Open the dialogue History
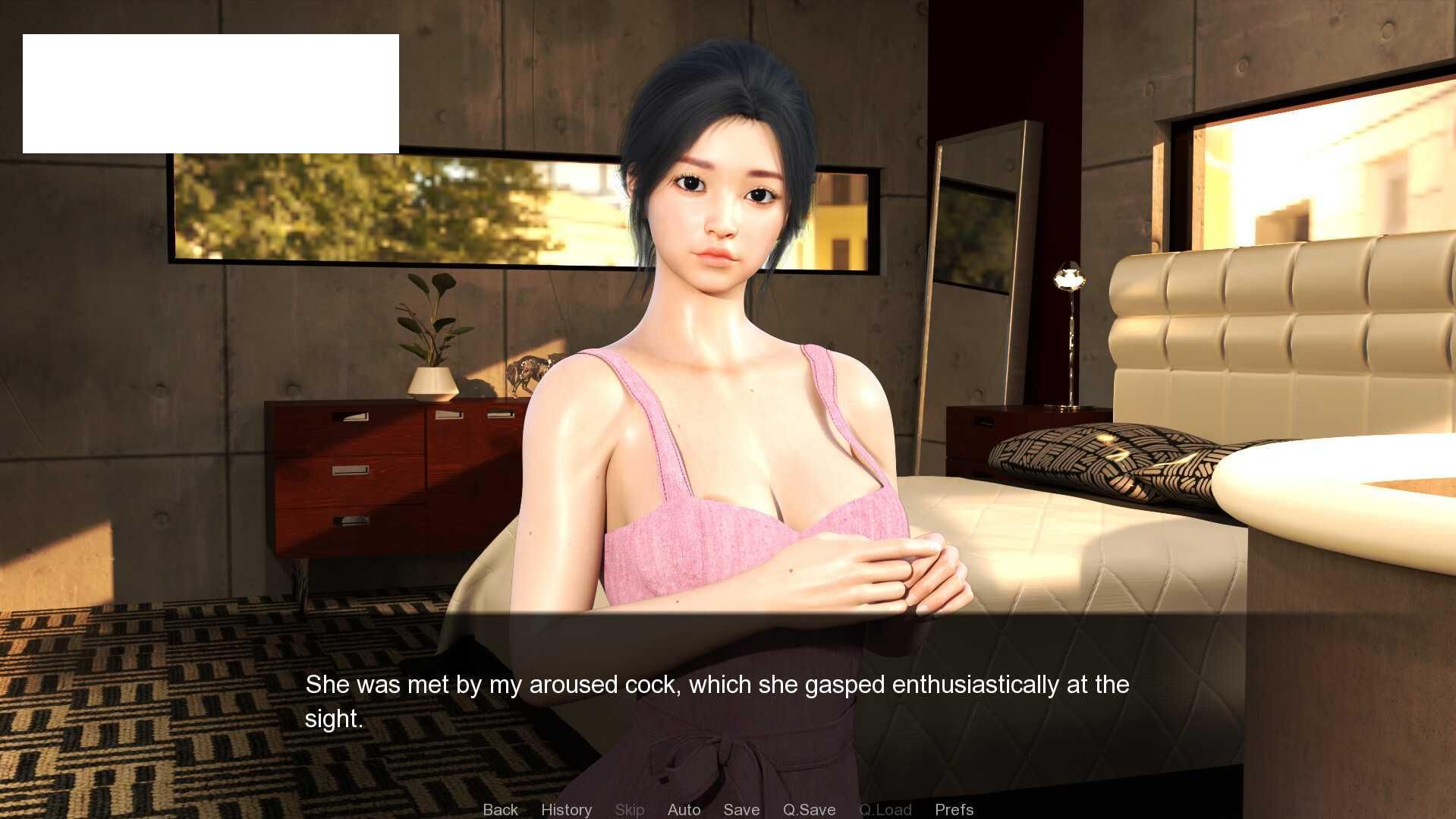This screenshot has height=819, width=1456. [566, 809]
